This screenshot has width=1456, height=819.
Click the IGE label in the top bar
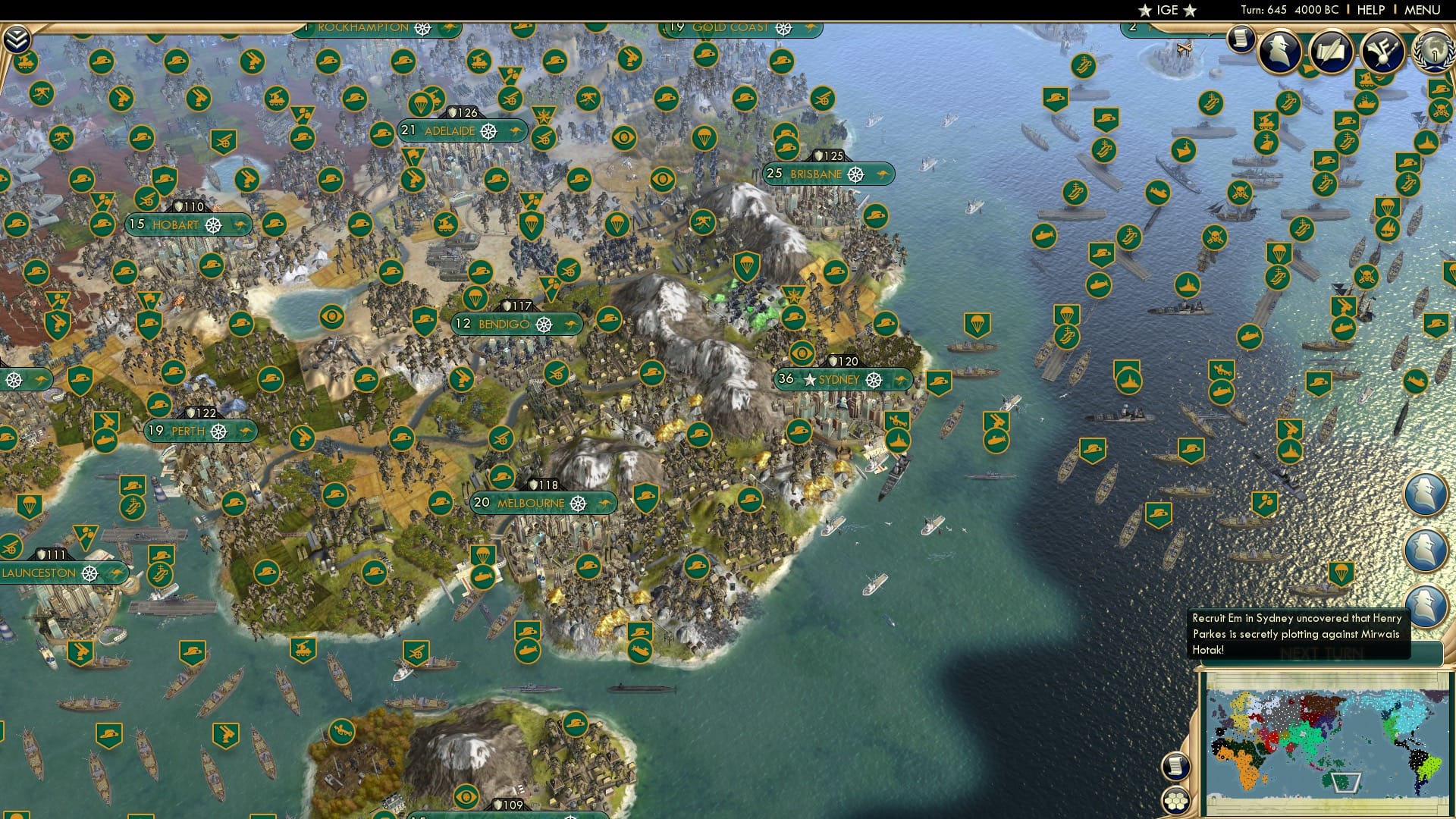[1165, 10]
